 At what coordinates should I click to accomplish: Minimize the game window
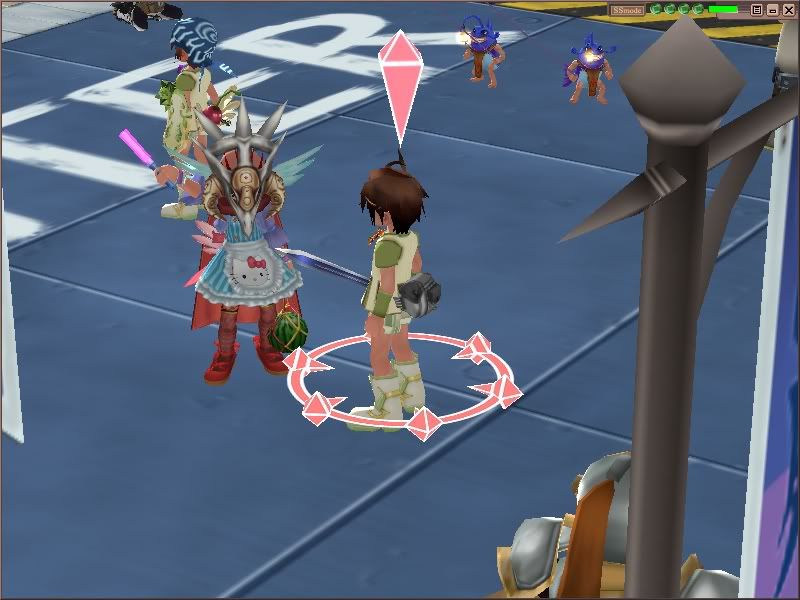tap(773, 10)
